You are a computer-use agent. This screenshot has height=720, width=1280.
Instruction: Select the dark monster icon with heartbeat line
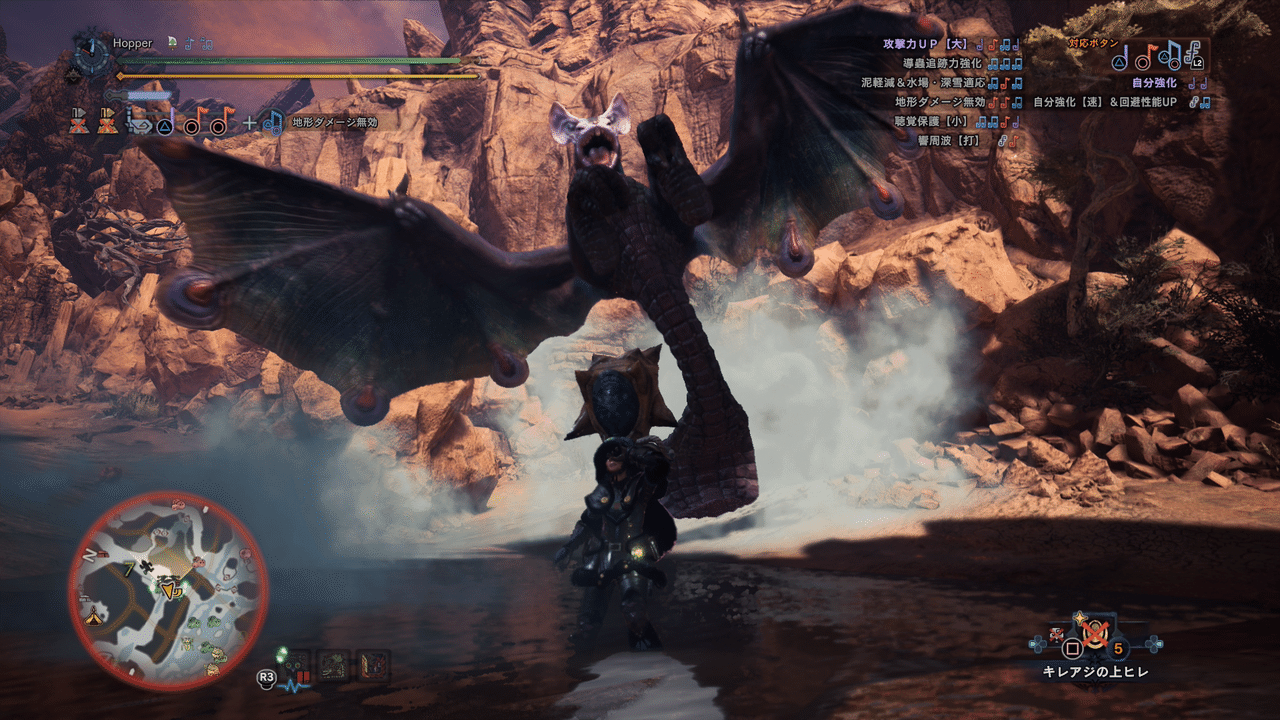coord(299,665)
